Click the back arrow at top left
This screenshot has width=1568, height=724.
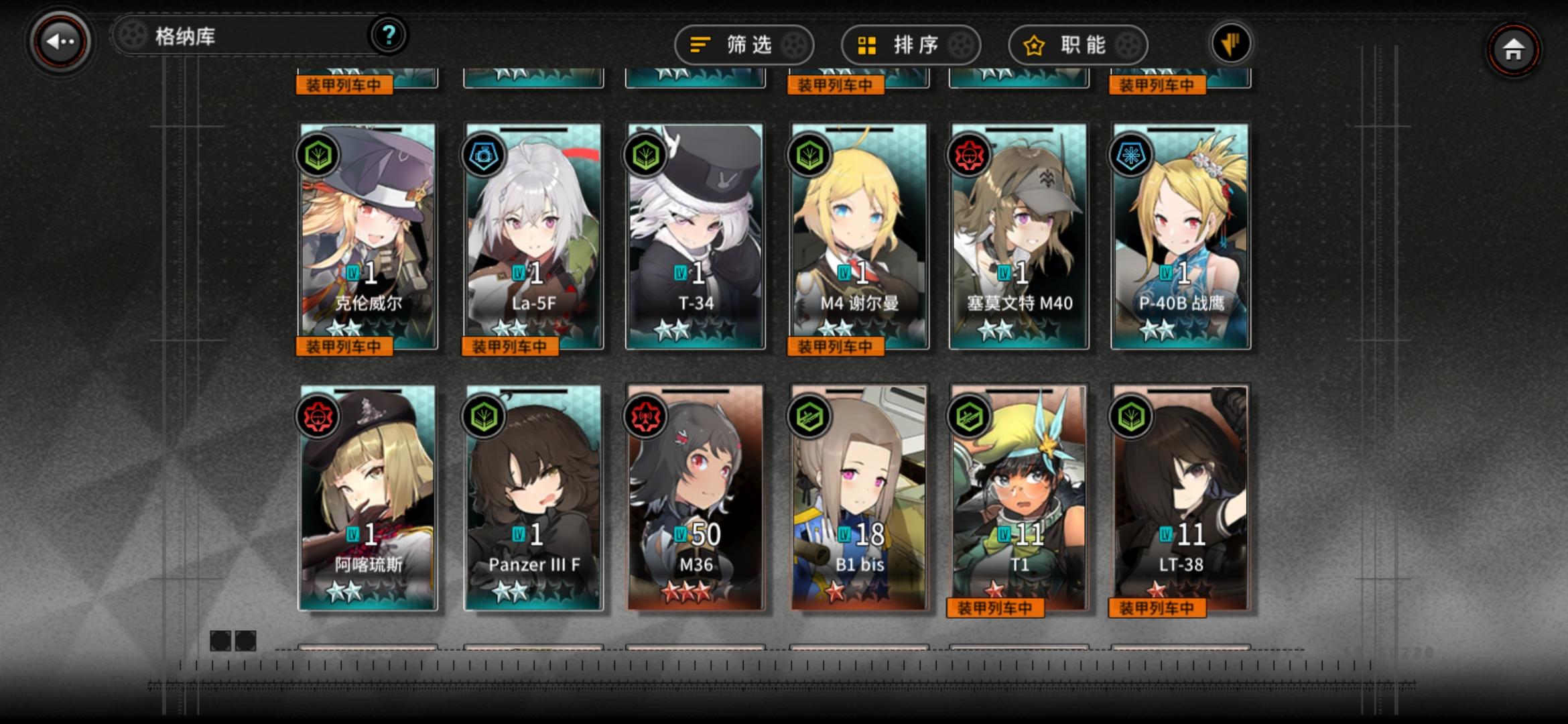click(x=60, y=42)
